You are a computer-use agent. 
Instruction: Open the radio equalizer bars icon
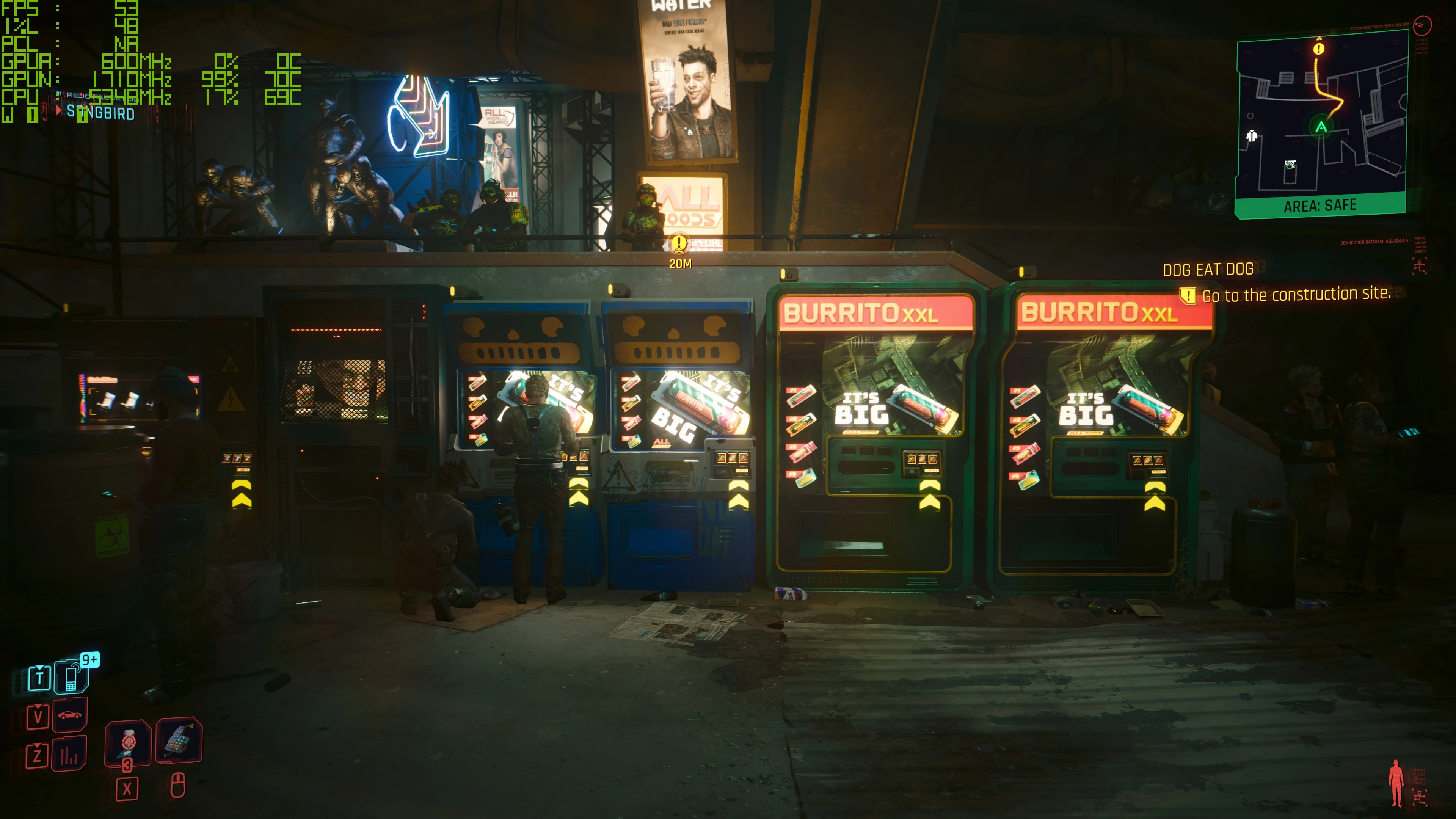point(69,755)
